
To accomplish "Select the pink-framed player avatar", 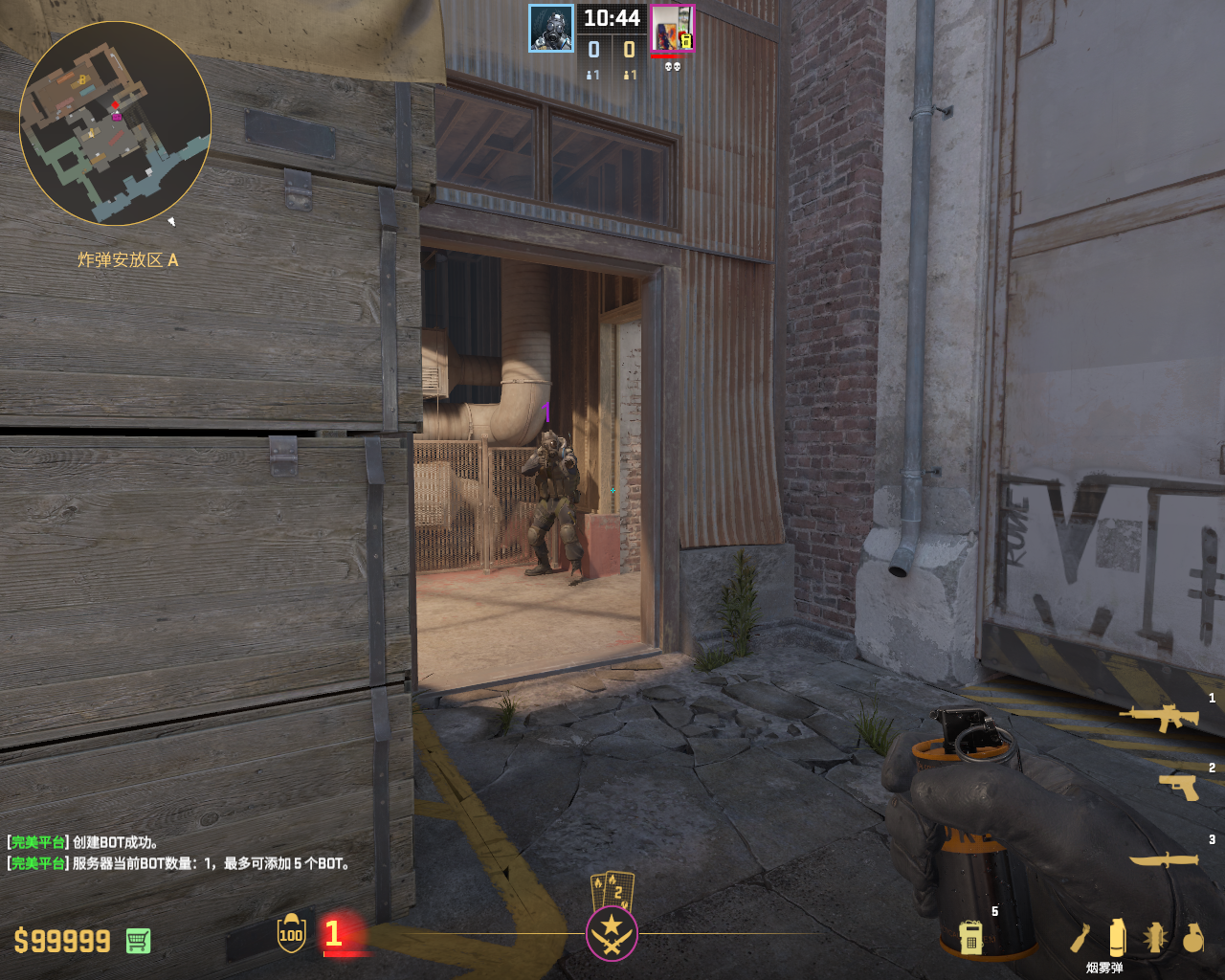I will coord(672,29).
